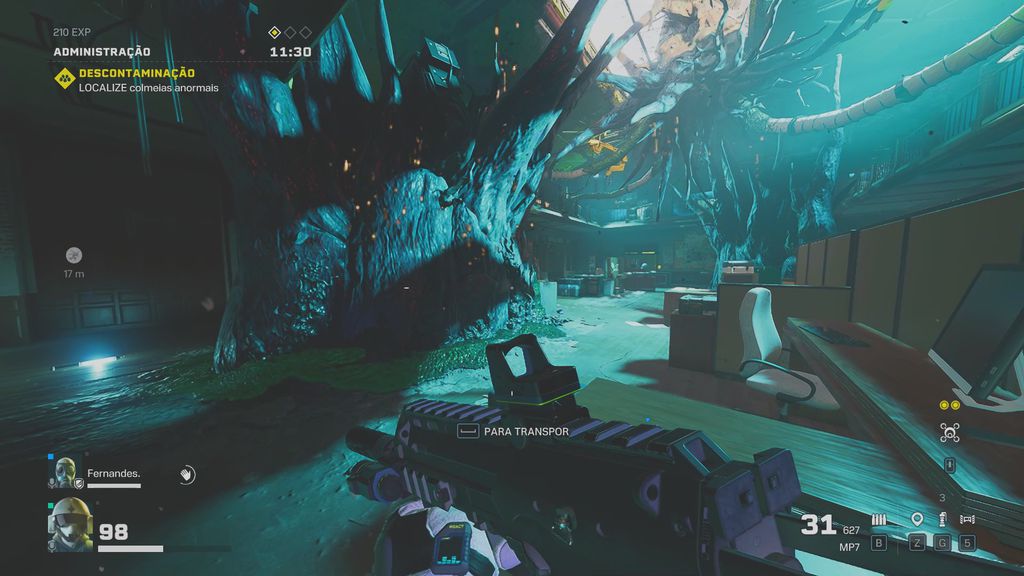The height and width of the screenshot is (576, 1024).
Task: Select the gadget icon above the 5 key
Action: click(x=966, y=520)
